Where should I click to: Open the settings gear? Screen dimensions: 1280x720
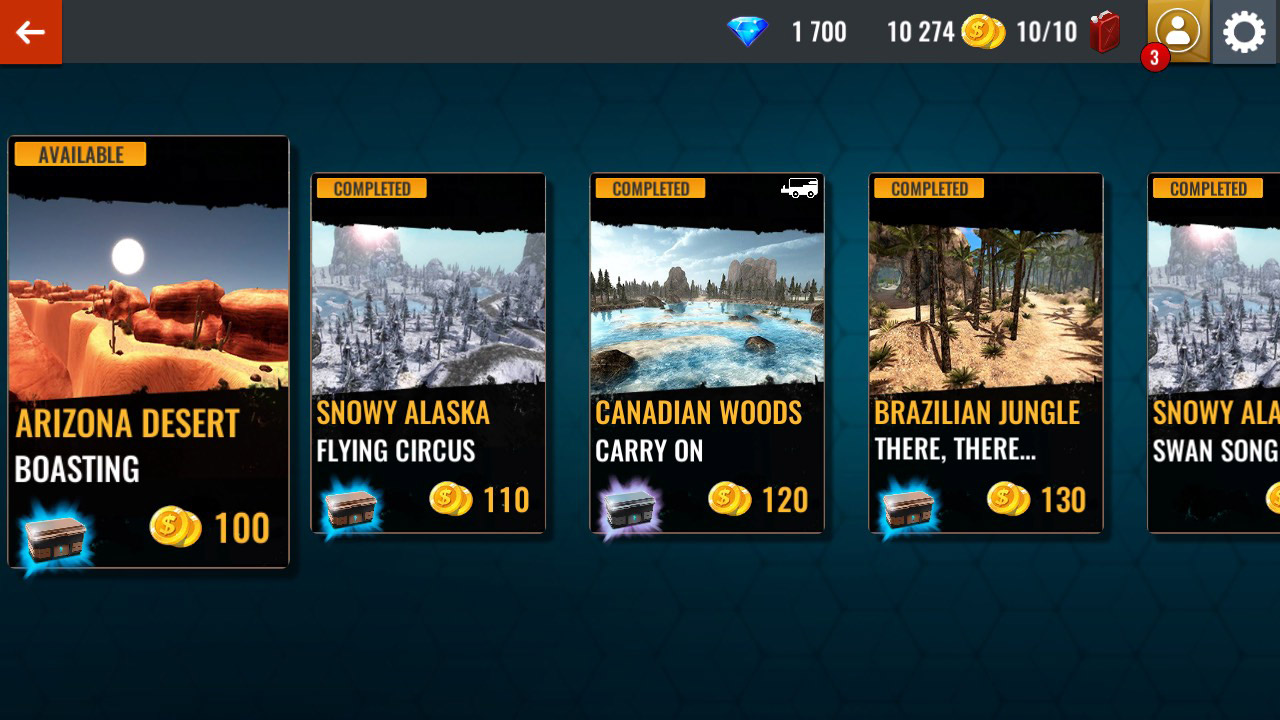[x=1243, y=32]
